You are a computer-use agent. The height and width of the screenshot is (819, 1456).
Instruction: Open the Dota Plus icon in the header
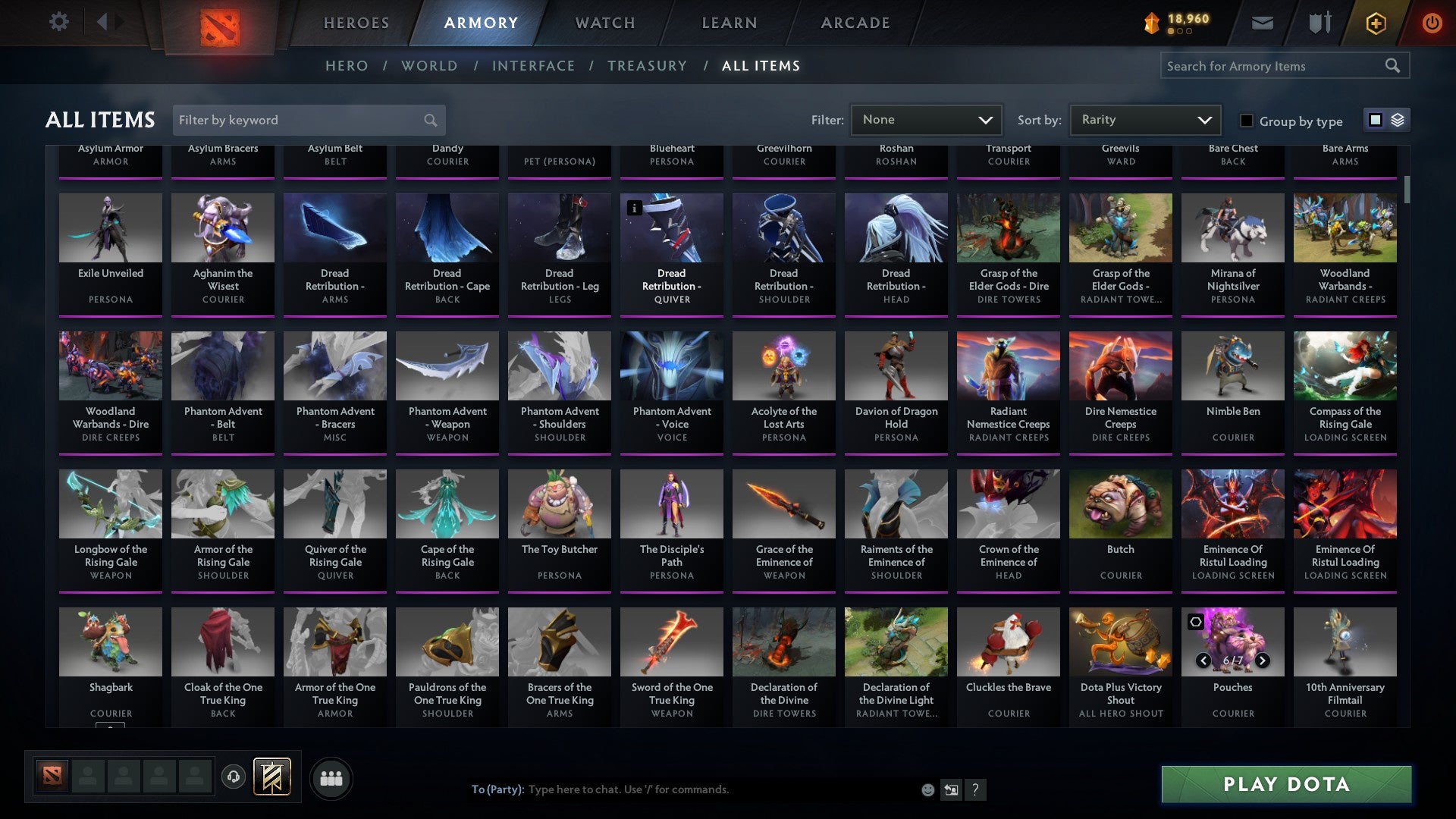pos(1375,23)
